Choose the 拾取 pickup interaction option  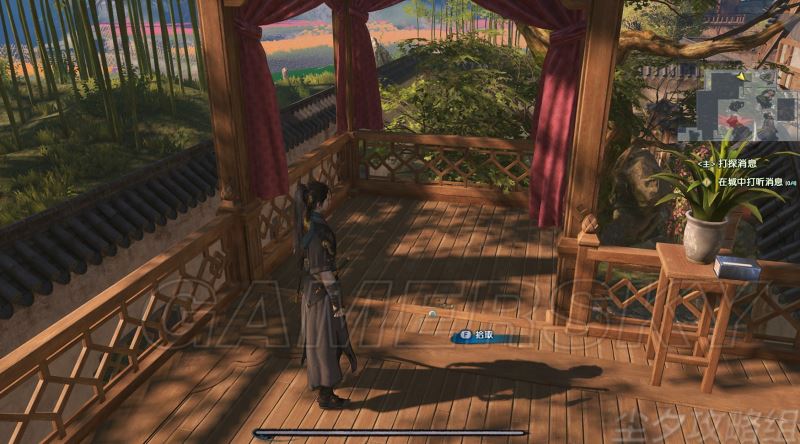click(x=485, y=338)
